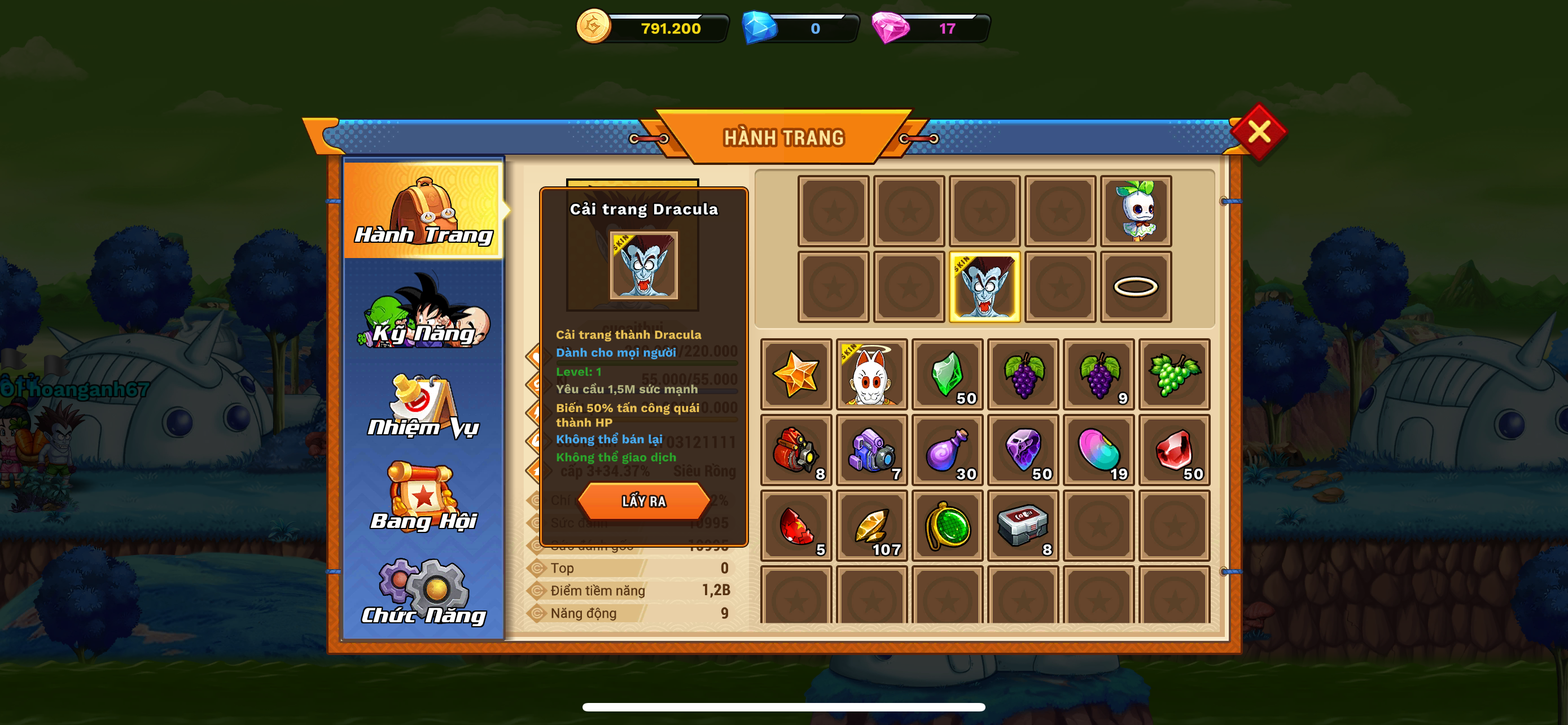This screenshot has width=1568, height=725.
Task: Select the Bang Hội tab
Action: click(424, 498)
